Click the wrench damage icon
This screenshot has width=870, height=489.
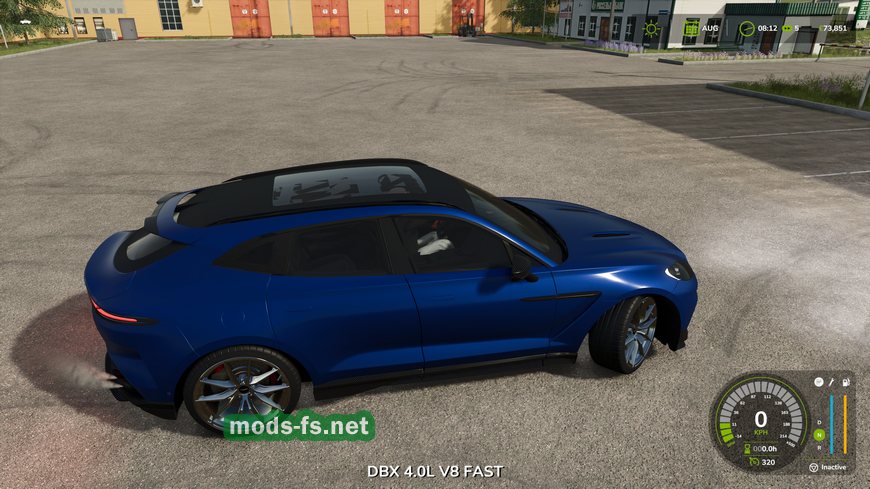tap(831, 382)
